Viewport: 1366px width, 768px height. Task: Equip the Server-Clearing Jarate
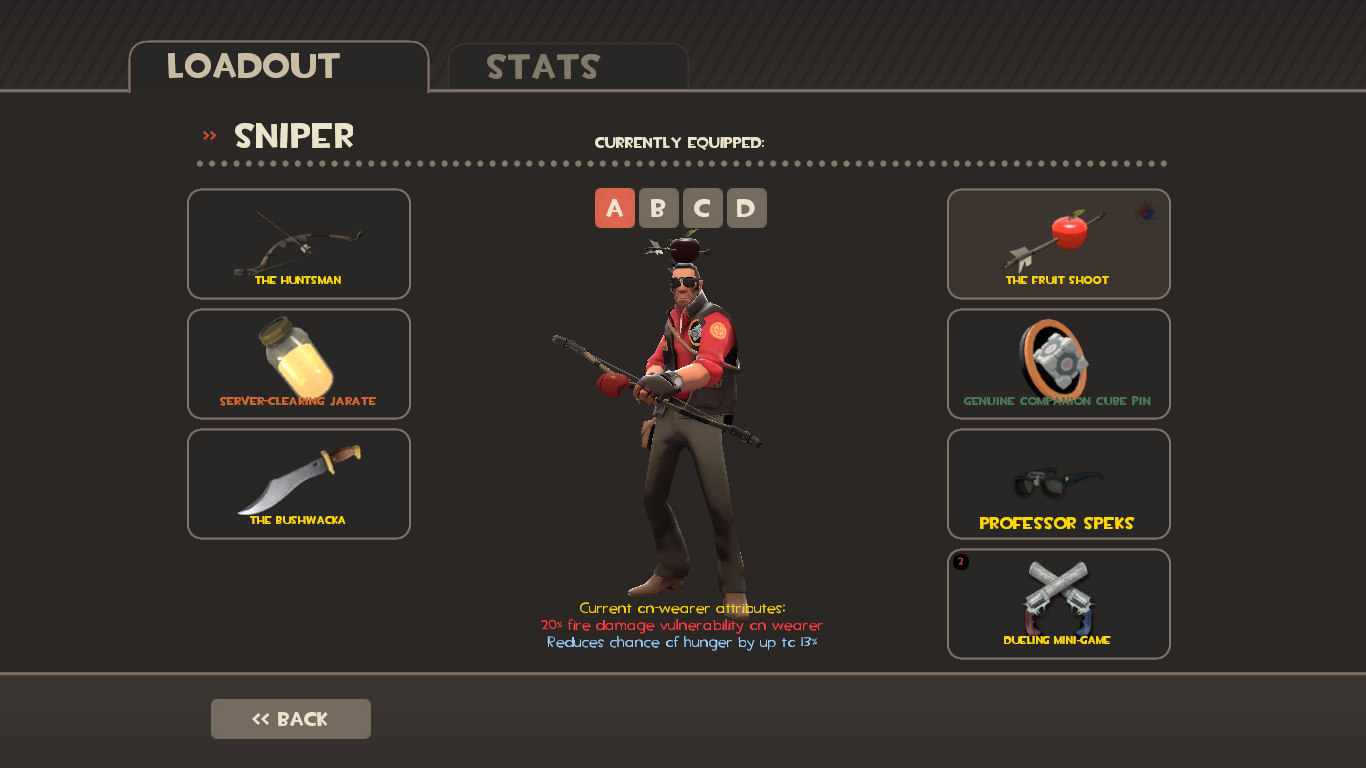pos(298,363)
